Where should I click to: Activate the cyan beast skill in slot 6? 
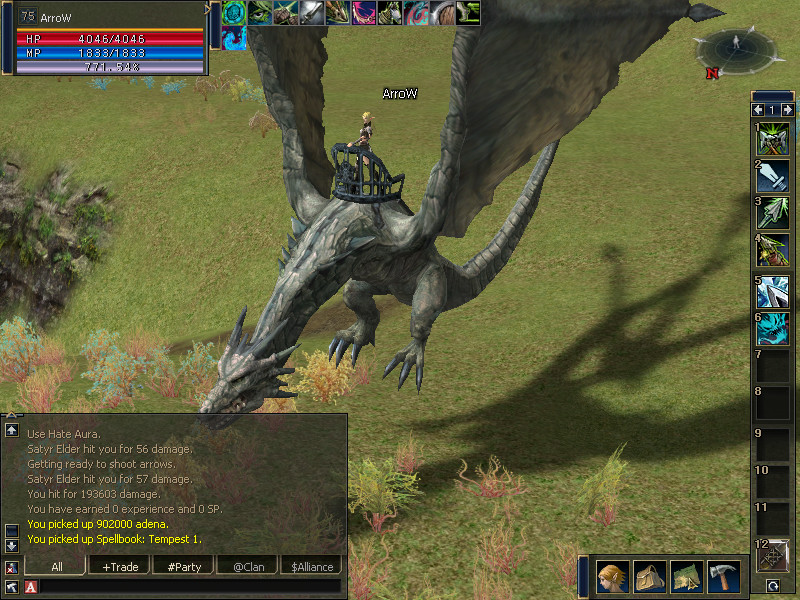tap(772, 329)
